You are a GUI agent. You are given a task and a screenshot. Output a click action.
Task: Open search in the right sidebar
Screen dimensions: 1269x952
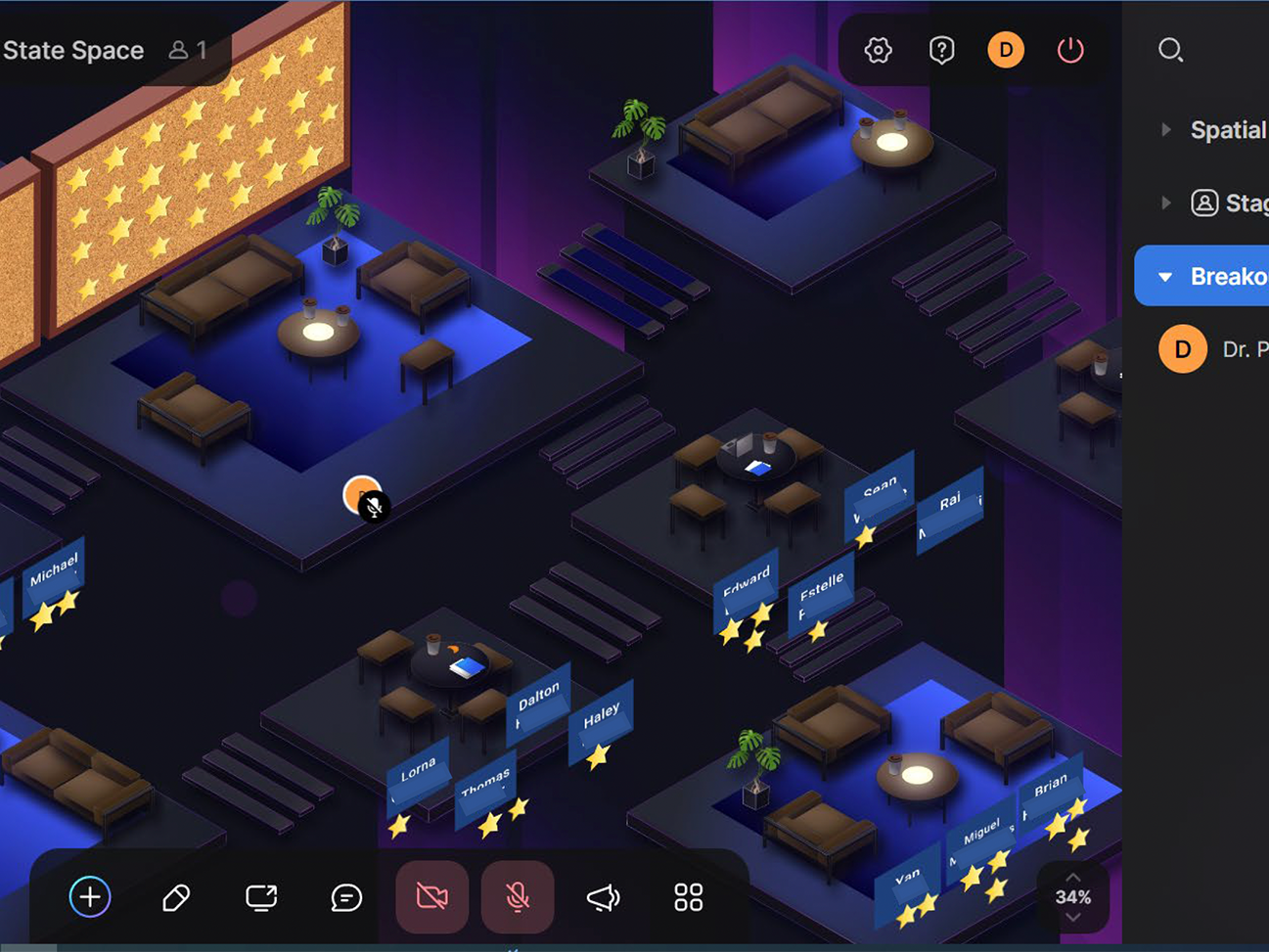point(1171,50)
